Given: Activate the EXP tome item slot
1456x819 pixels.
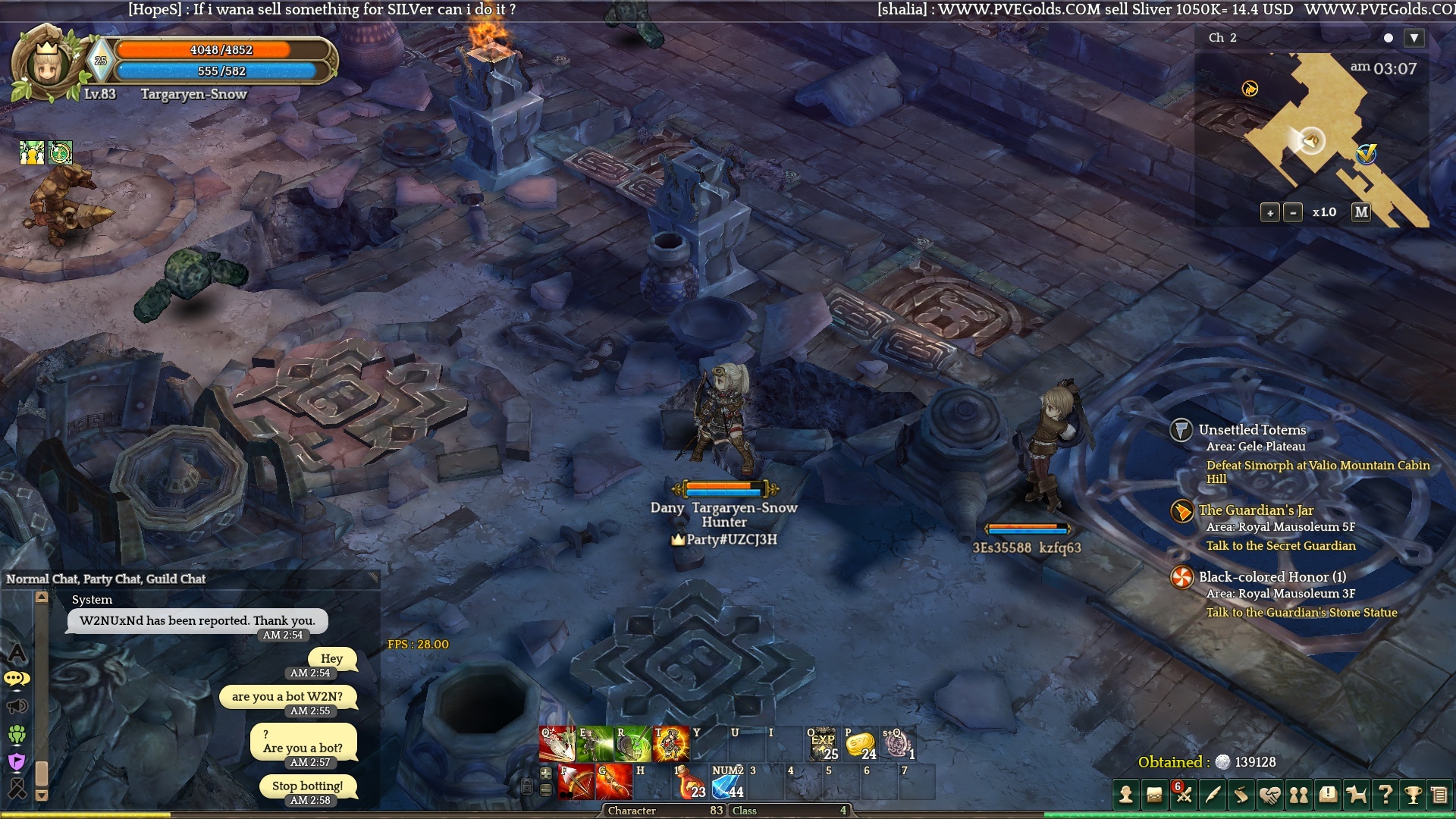Looking at the screenshot, I should point(823,745).
